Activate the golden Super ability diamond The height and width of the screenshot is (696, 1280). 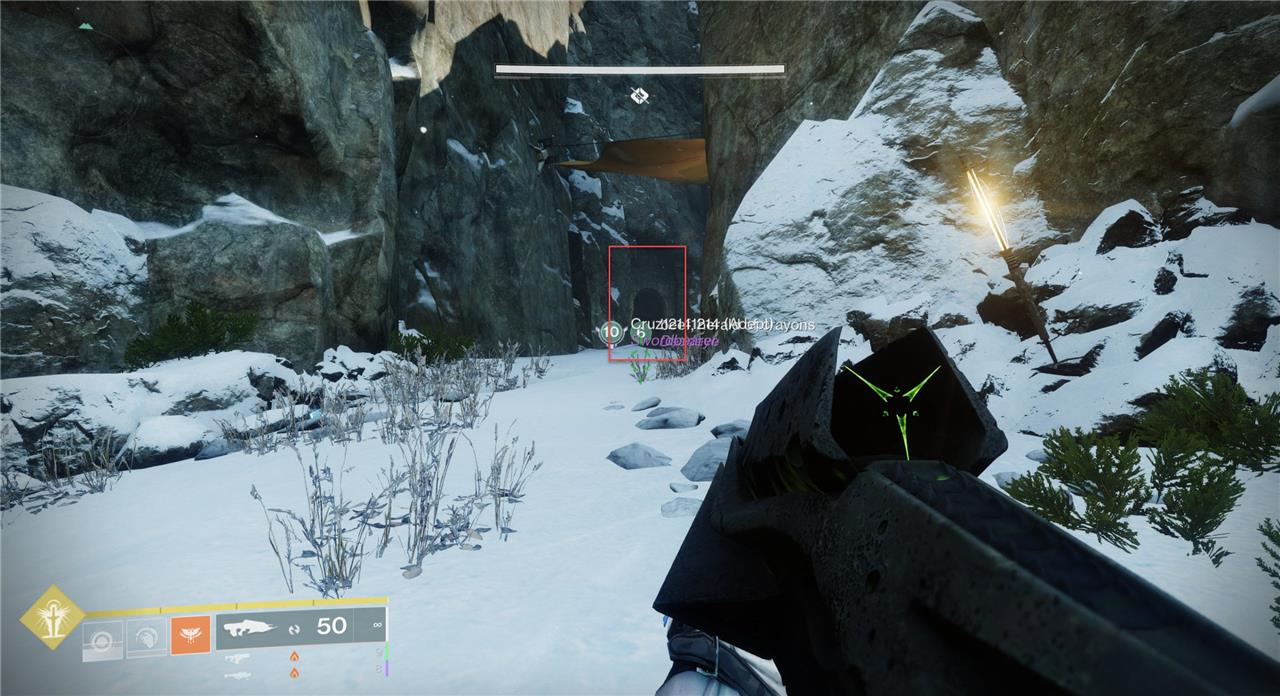52,618
